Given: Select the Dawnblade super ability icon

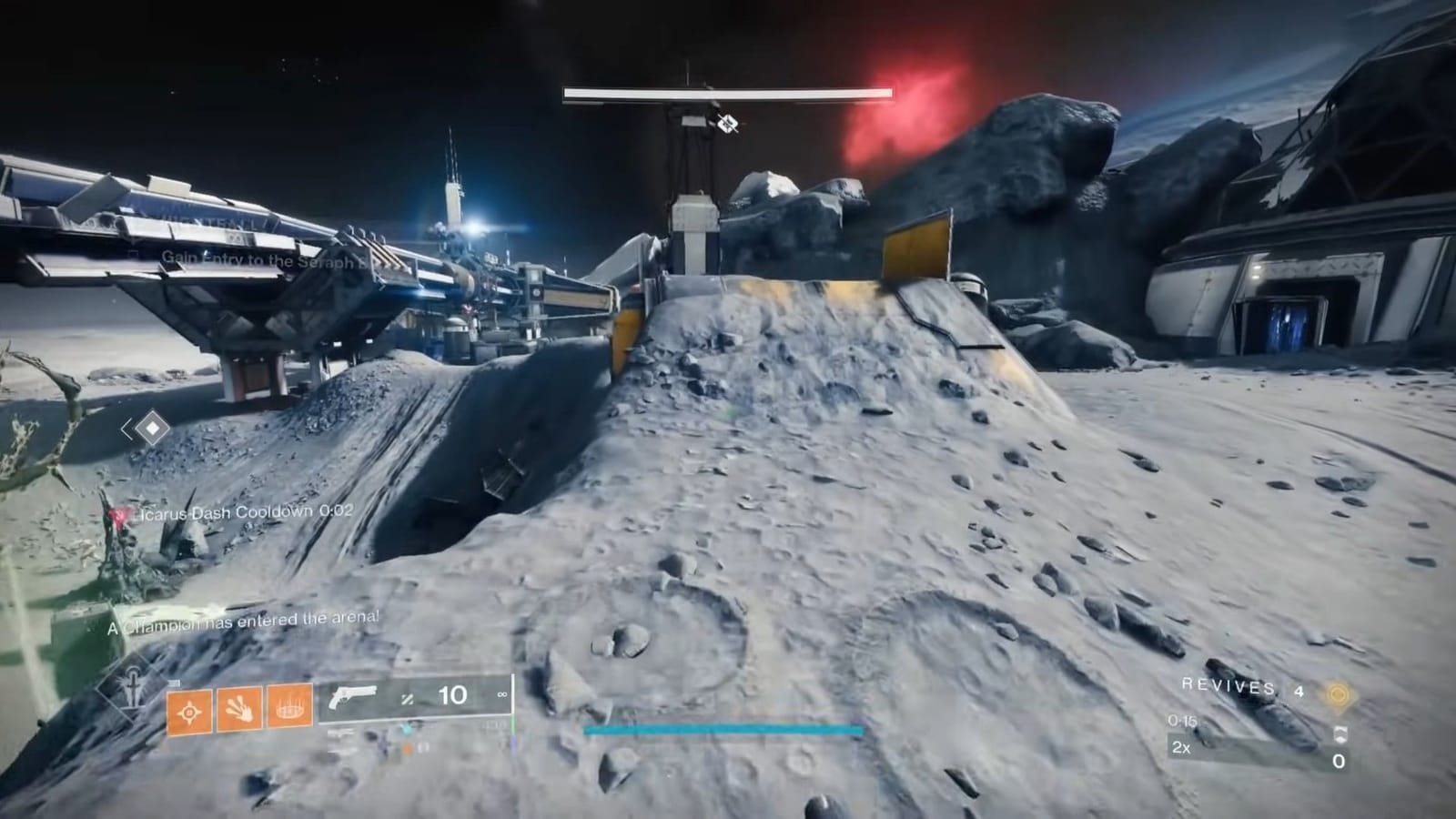Looking at the screenshot, I should pyautogui.click(x=132, y=692).
